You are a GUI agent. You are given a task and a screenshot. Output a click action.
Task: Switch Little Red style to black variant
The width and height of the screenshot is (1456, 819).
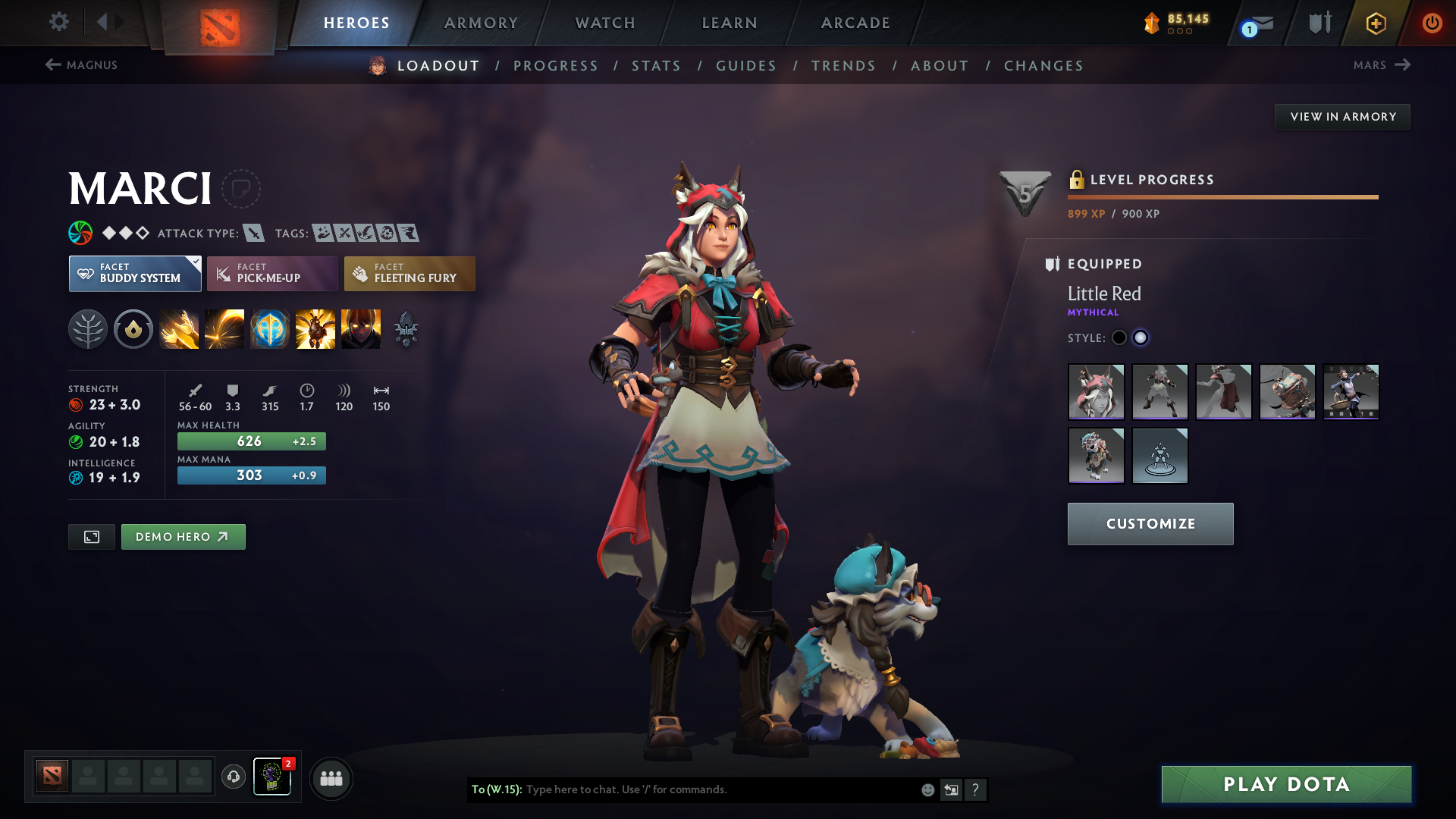1119,337
